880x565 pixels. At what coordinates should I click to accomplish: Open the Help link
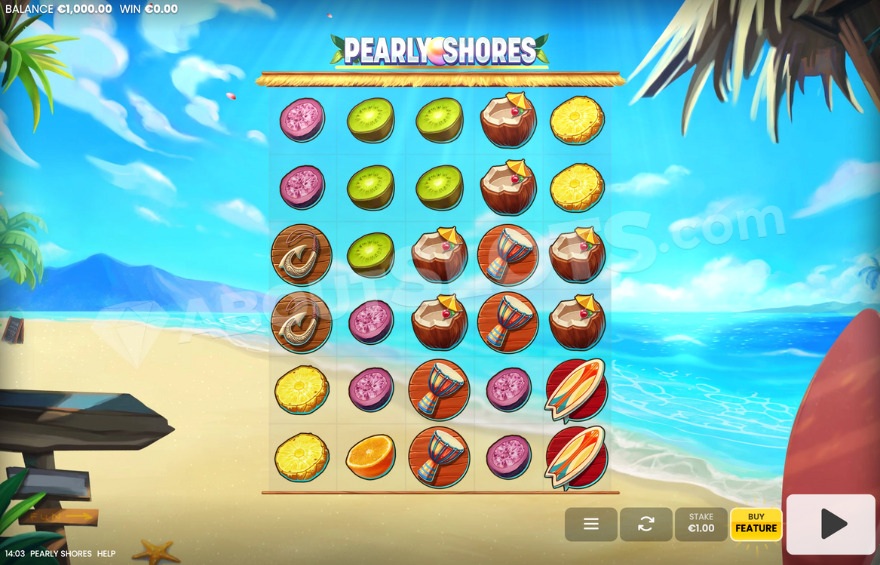[106, 554]
